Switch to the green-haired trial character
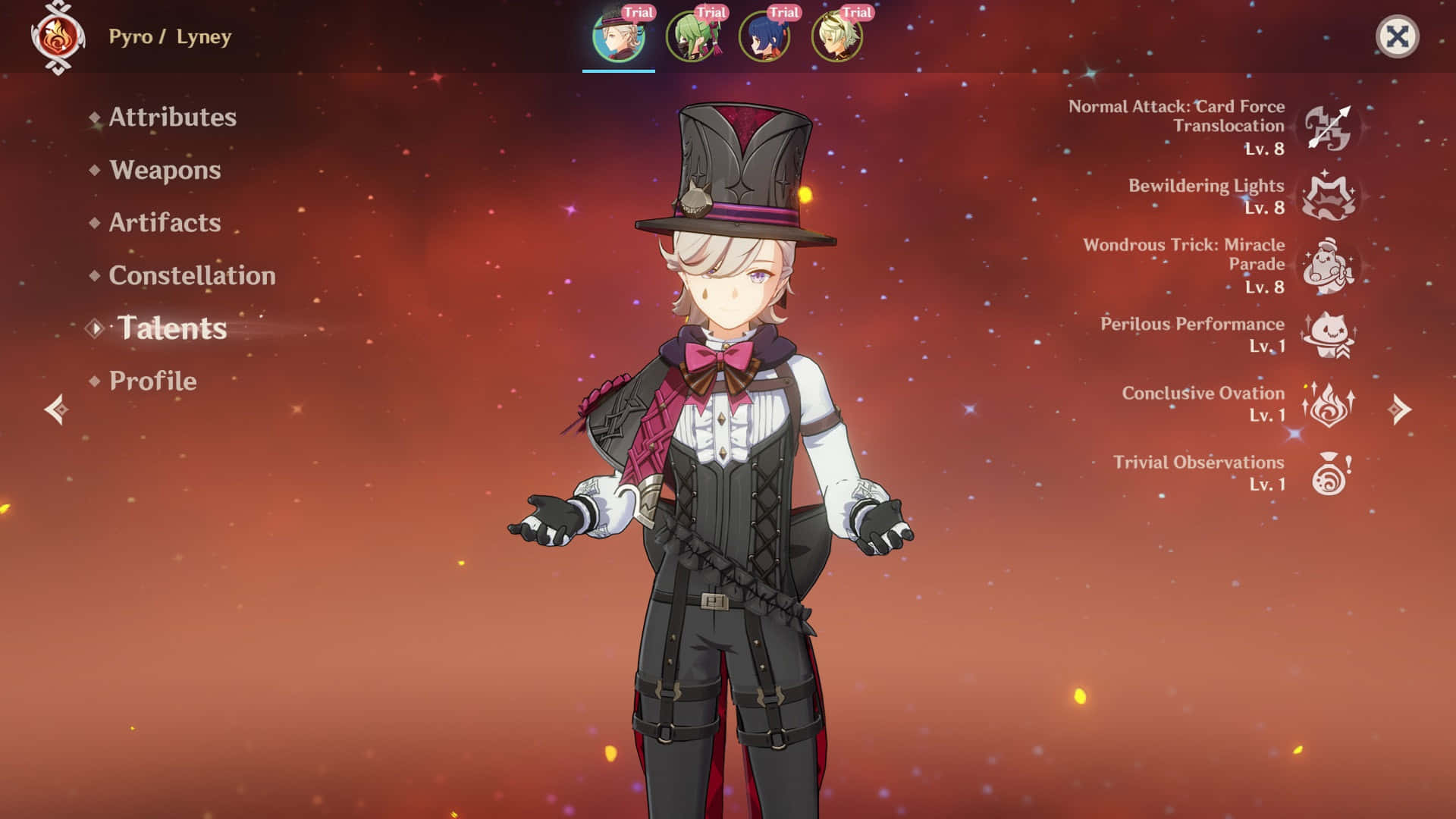Screen dimensions: 1456x819 tap(691, 36)
